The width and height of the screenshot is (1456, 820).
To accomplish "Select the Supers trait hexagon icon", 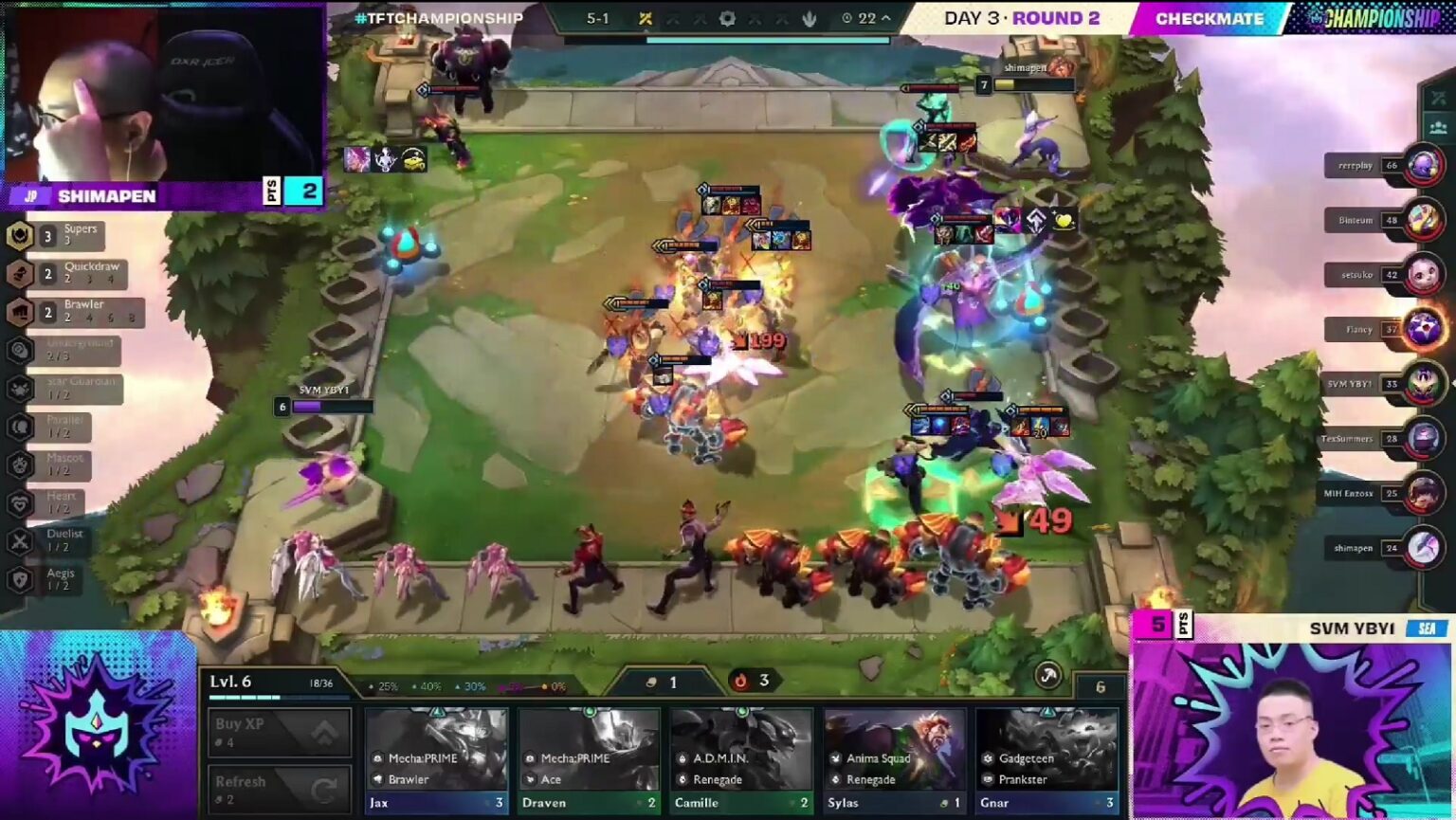I will point(19,235).
